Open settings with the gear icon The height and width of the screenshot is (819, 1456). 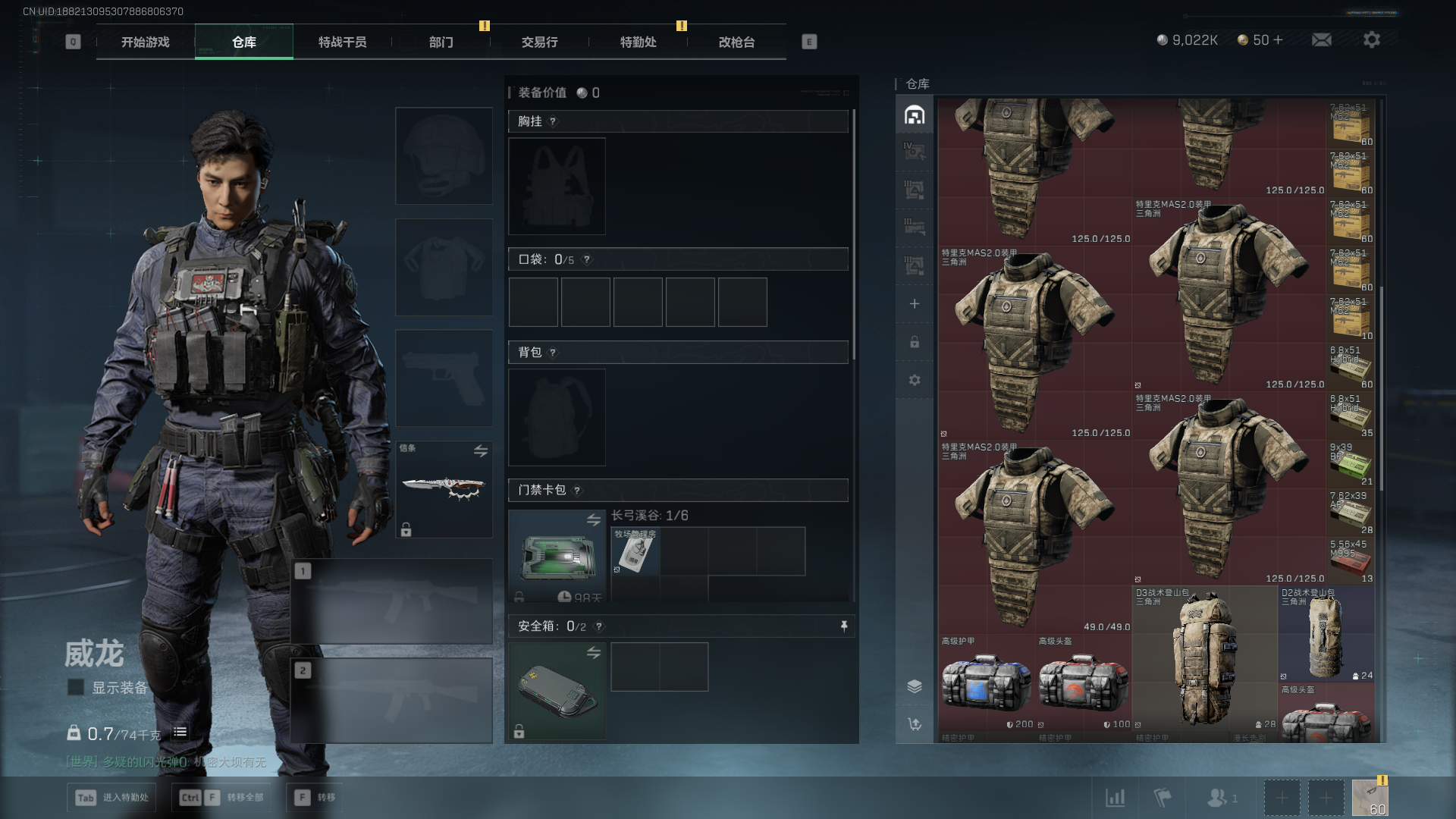[x=1371, y=39]
